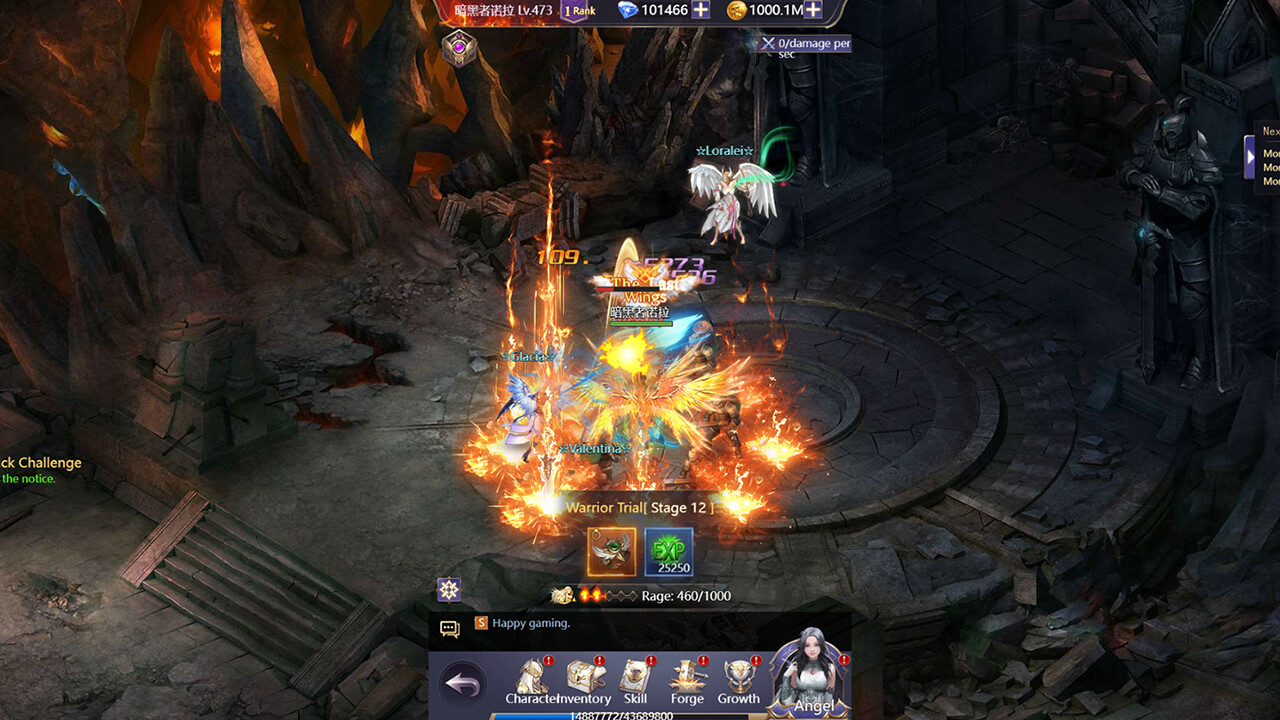Screen dimensions: 1280x720
Task: Add diamonds with the plus button
Action: pos(699,10)
